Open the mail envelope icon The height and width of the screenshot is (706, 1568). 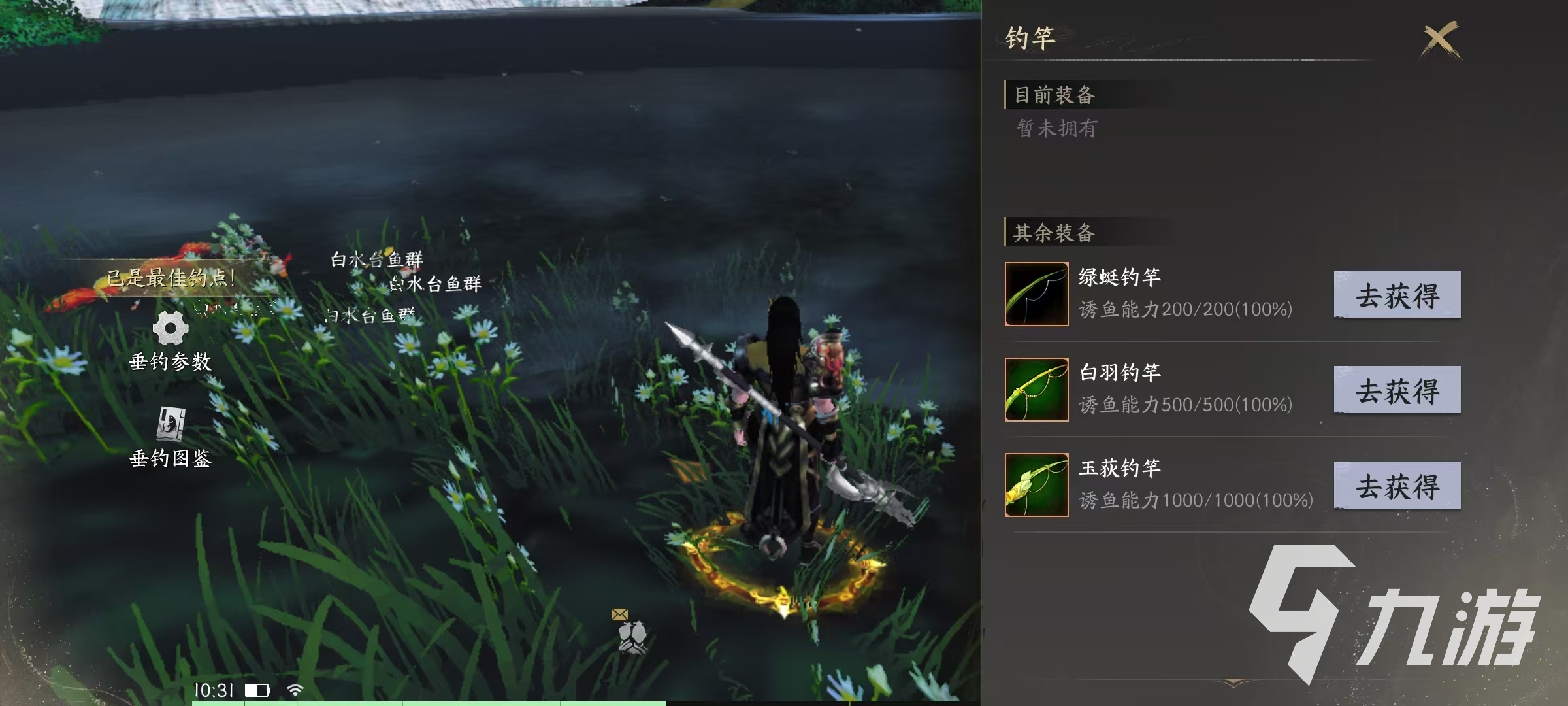[619, 613]
